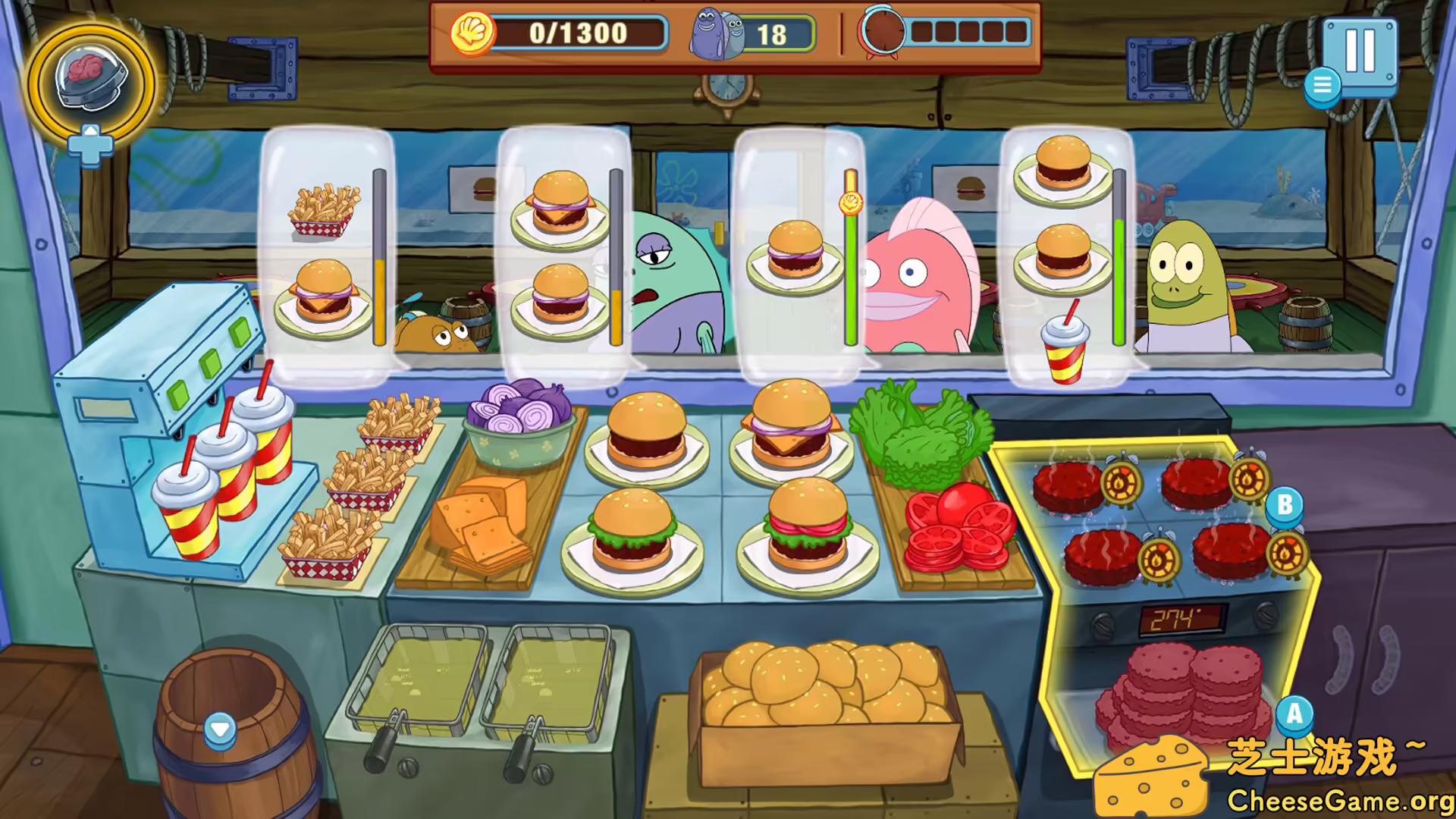Open the in-game menu list icon
1456x819 pixels.
[1322, 86]
